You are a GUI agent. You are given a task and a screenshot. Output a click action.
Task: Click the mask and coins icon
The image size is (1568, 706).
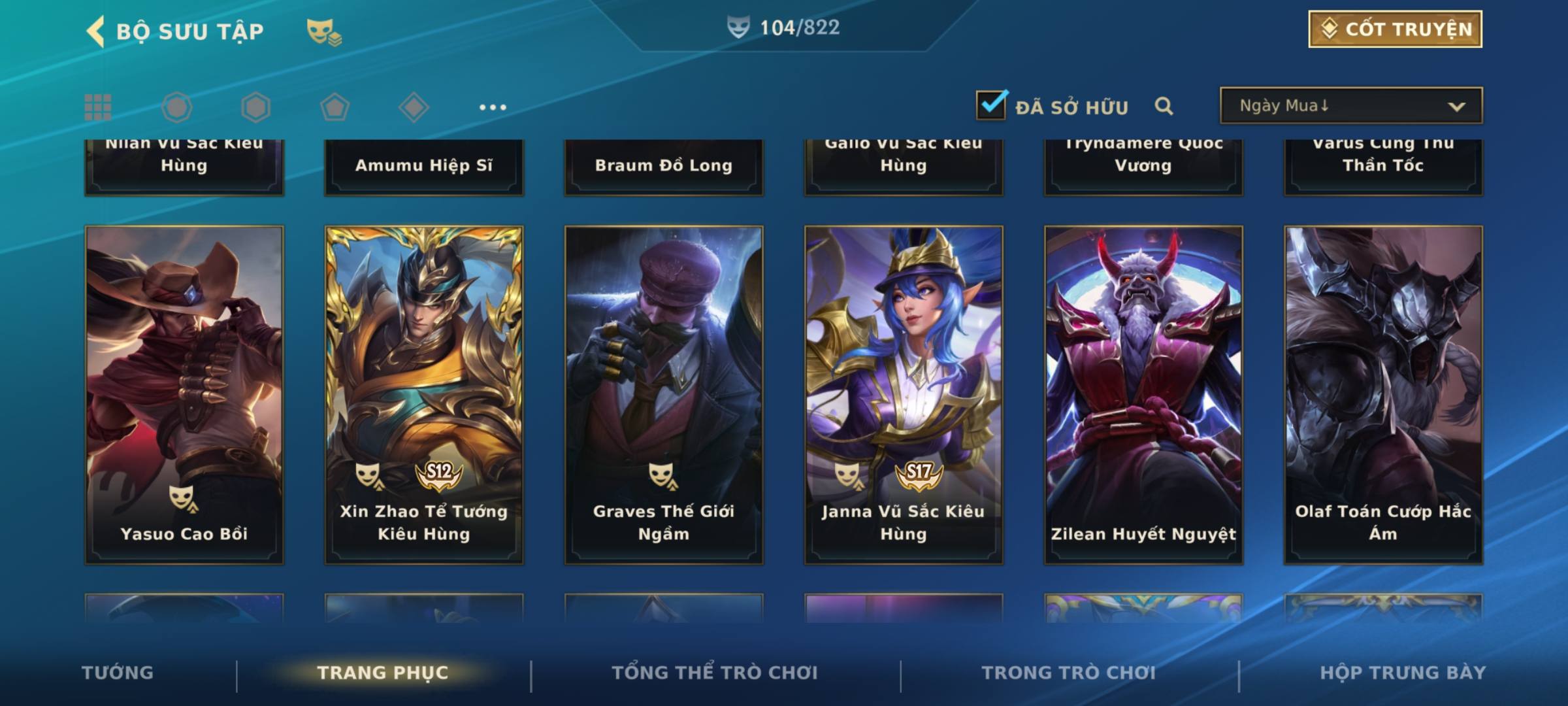324,31
